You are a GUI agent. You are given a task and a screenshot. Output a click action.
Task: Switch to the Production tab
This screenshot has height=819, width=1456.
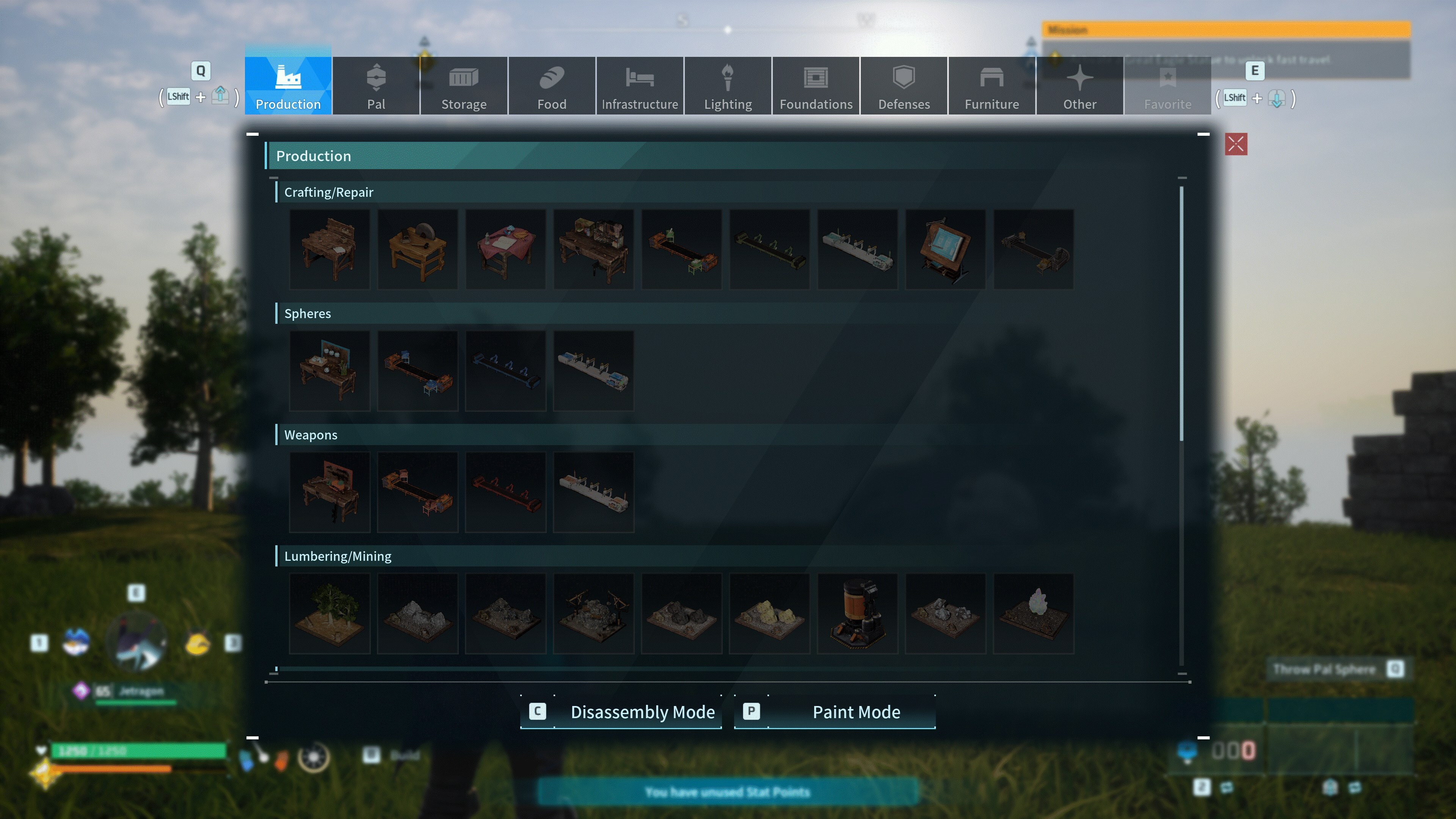pyautogui.click(x=288, y=85)
